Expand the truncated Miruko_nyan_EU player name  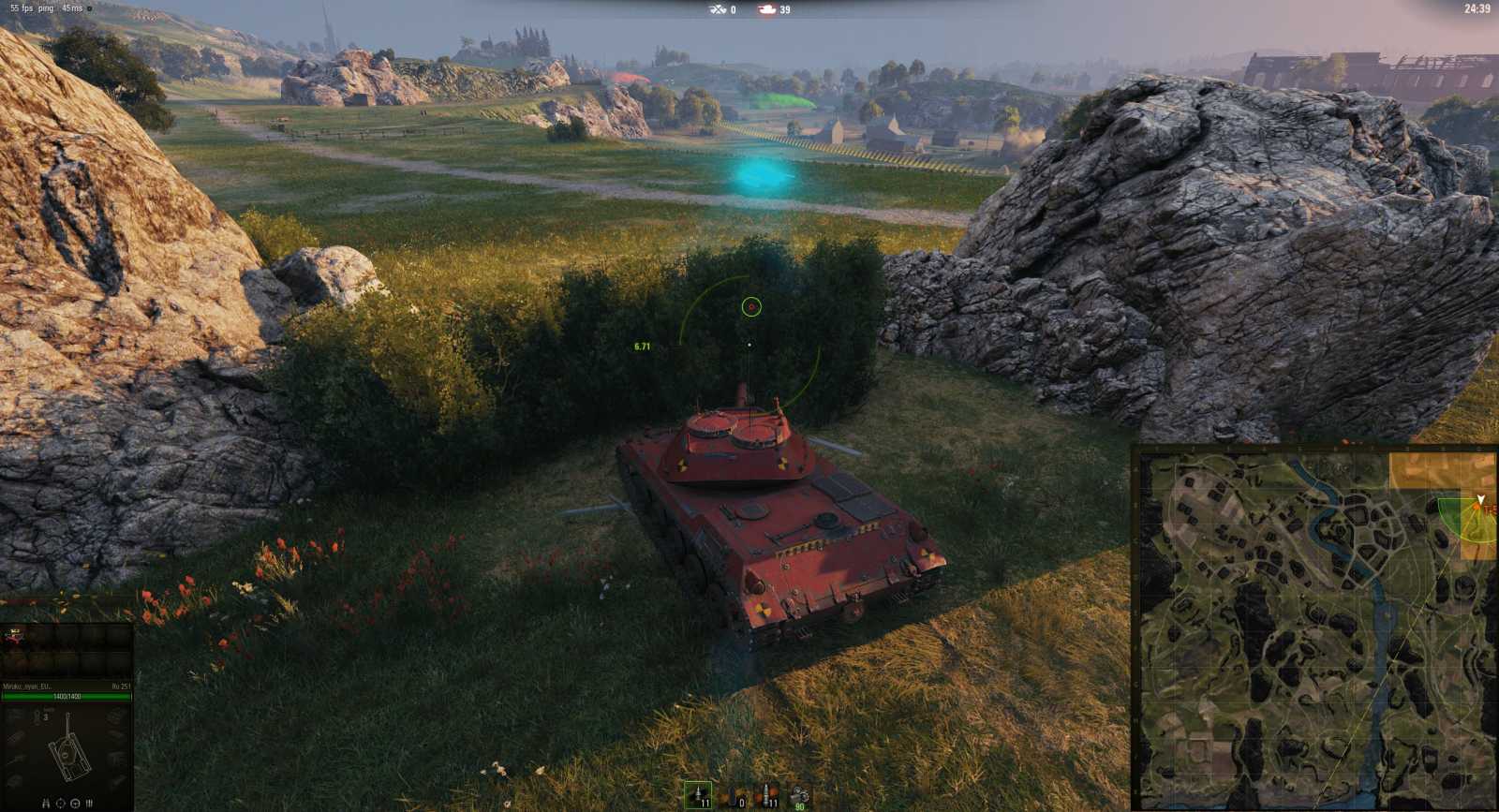pyautogui.click(x=30, y=687)
